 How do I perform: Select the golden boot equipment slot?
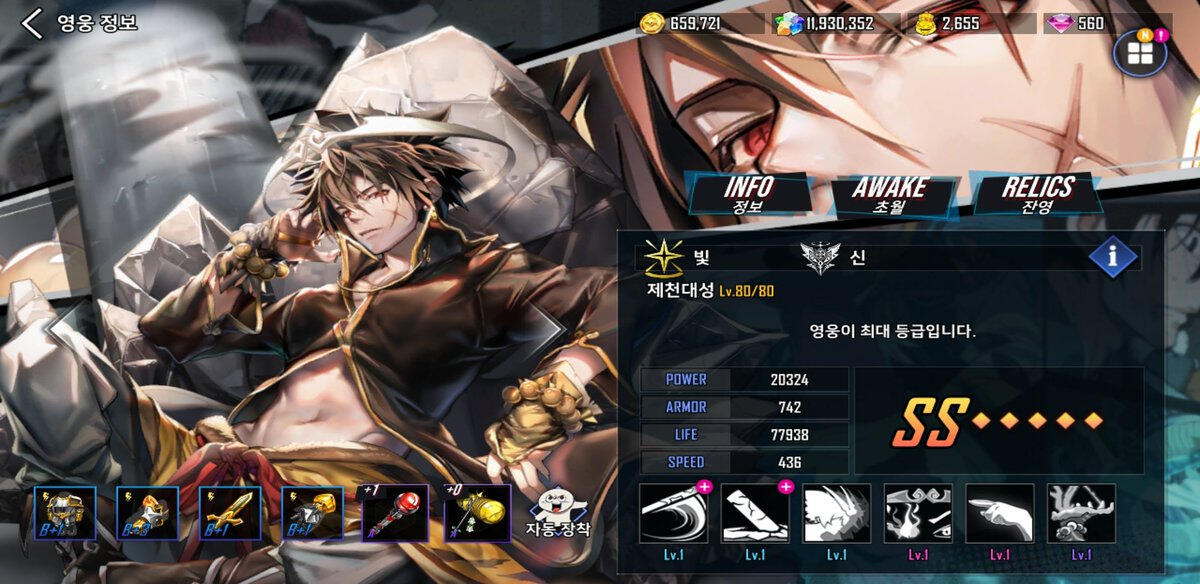point(312,513)
